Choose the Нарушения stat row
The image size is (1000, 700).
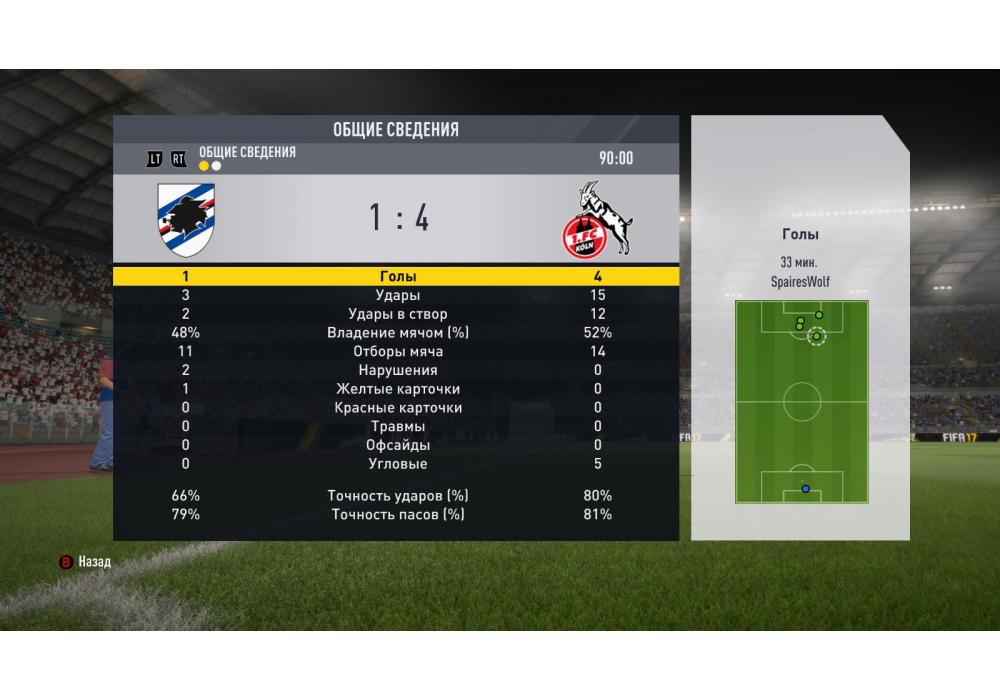(x=398, y=371)
